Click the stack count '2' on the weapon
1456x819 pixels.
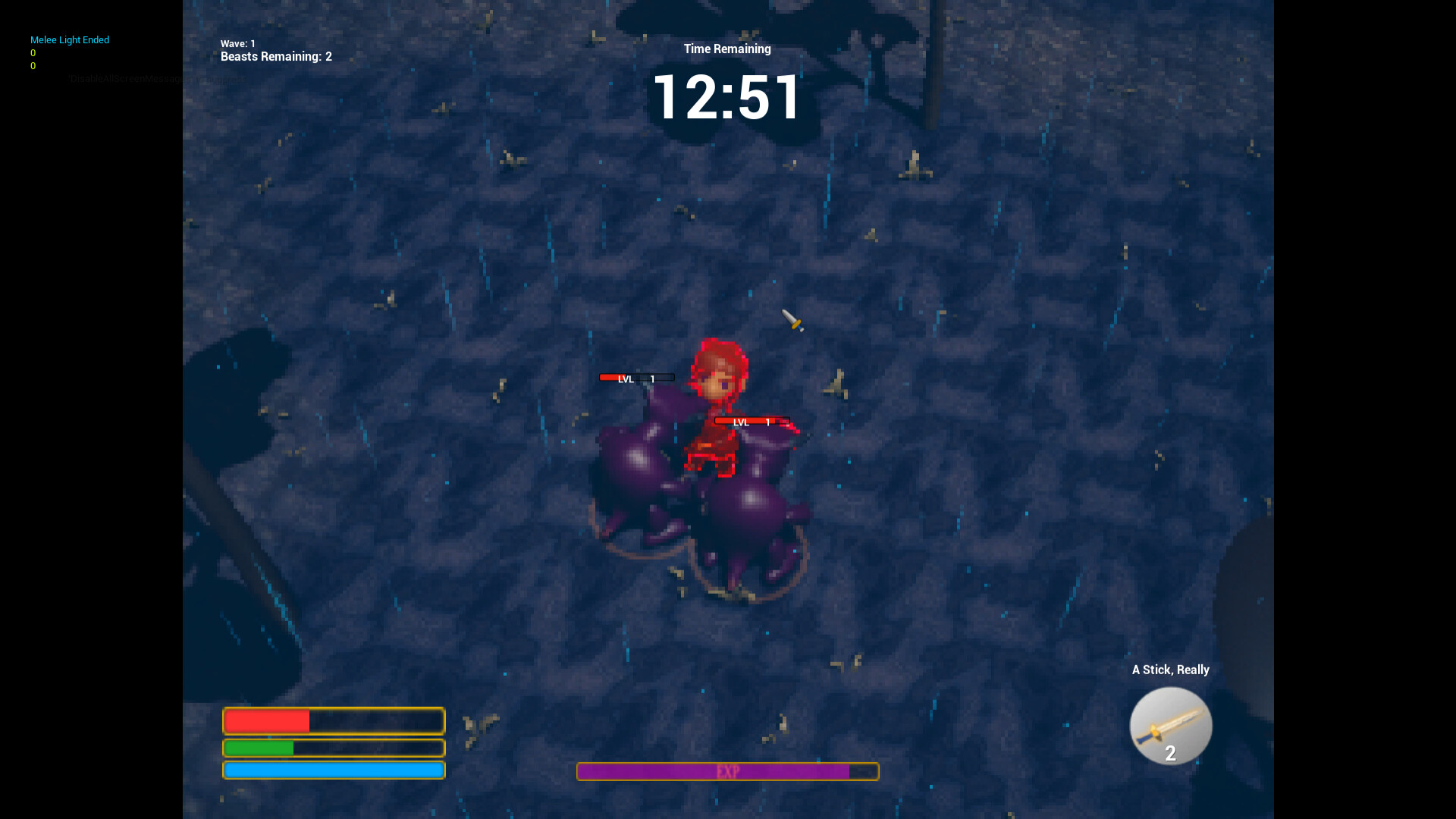(1170, 754)
